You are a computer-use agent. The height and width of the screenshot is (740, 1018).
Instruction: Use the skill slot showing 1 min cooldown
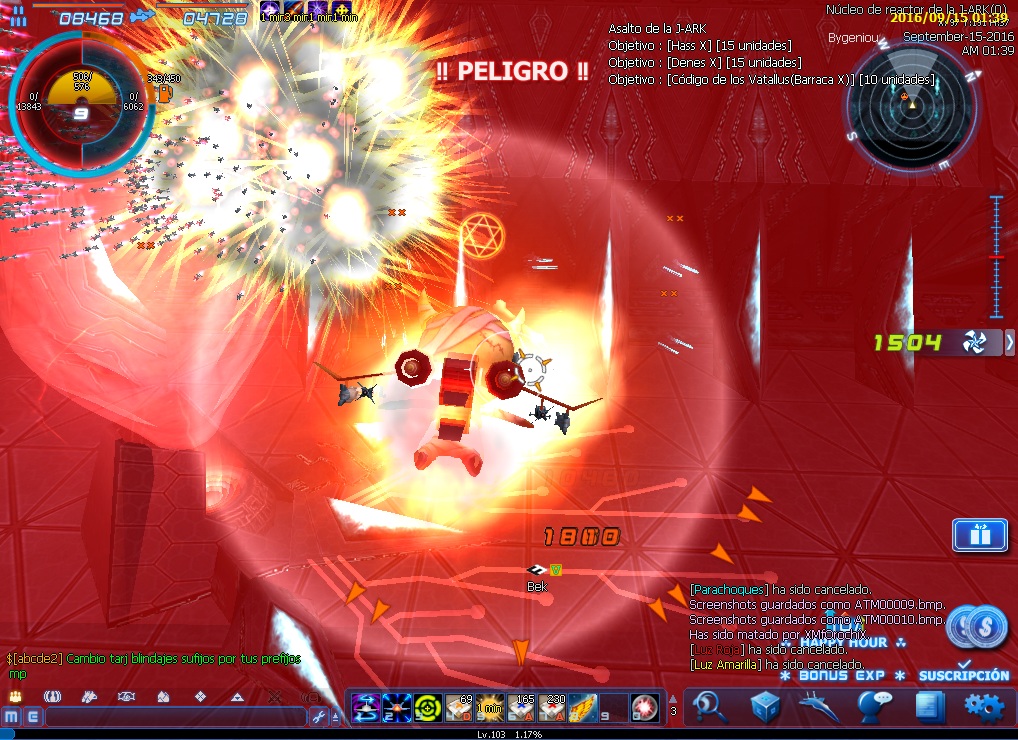point(490,707)
